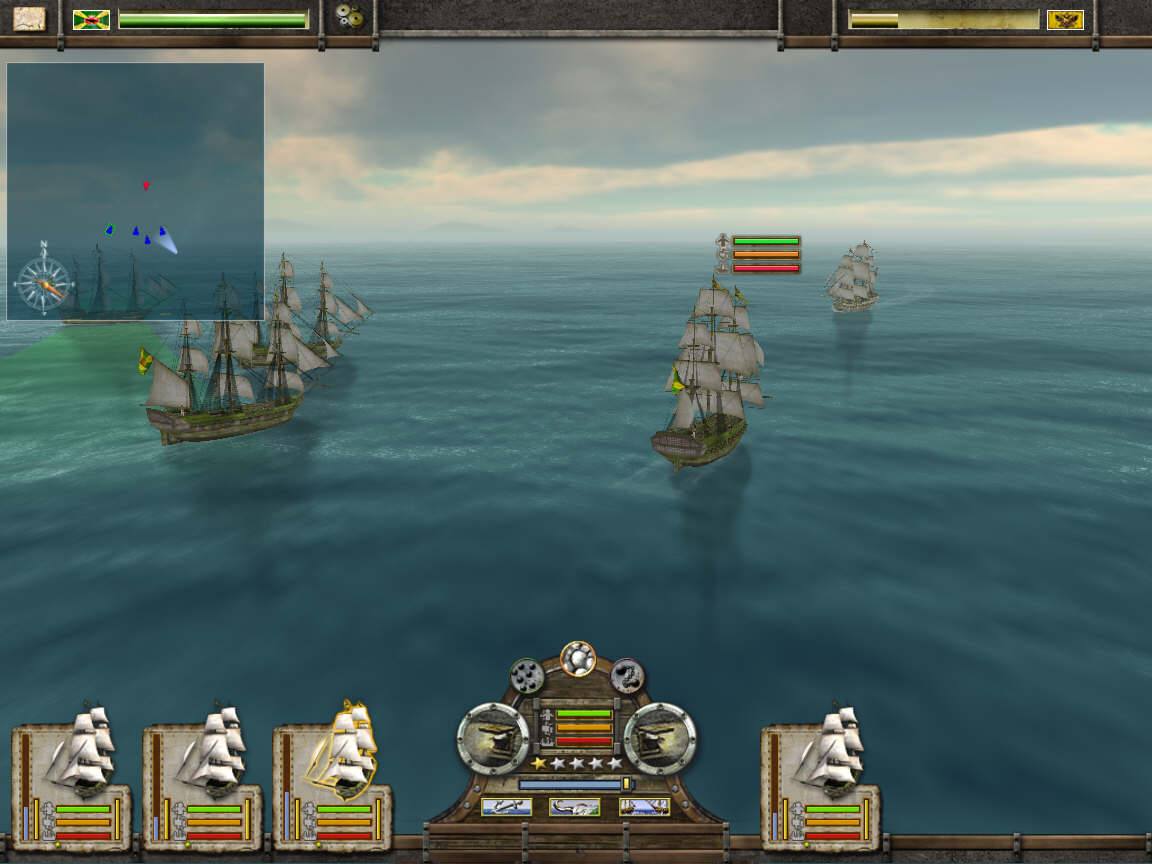Fire the port-side broadside cannon

(493, 738)
